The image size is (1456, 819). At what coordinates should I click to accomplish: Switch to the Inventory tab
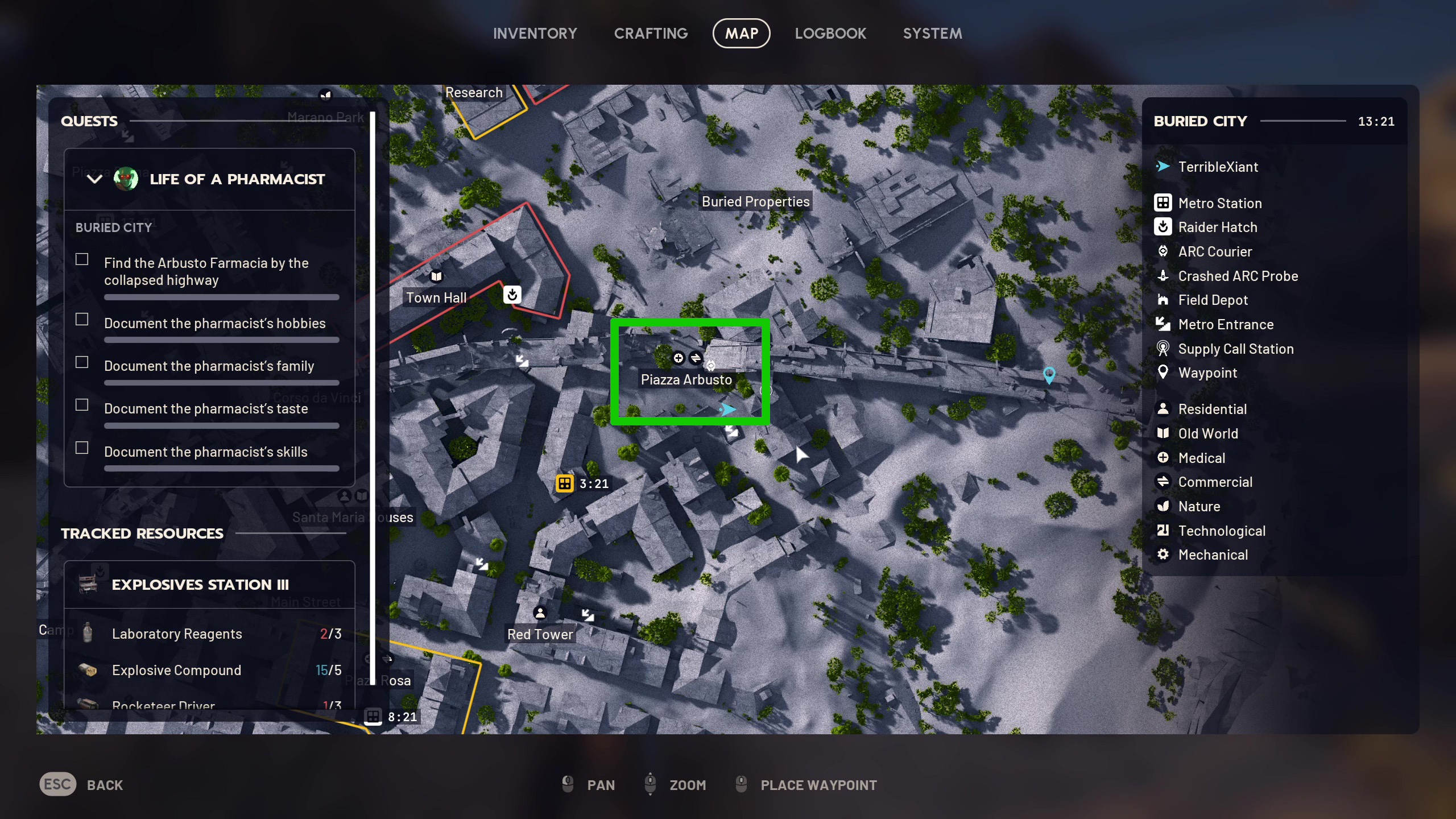point(535,34)
